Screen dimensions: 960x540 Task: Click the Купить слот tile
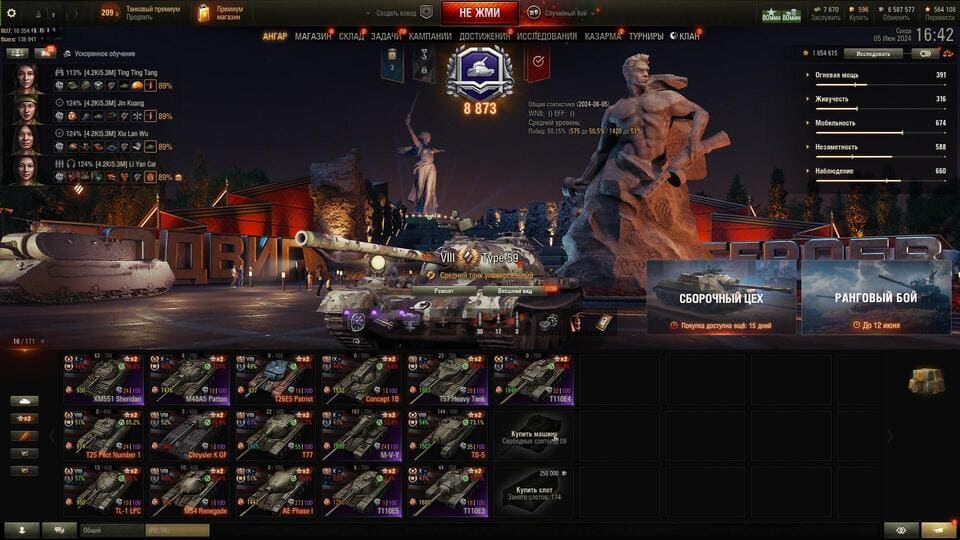(535, 490)
